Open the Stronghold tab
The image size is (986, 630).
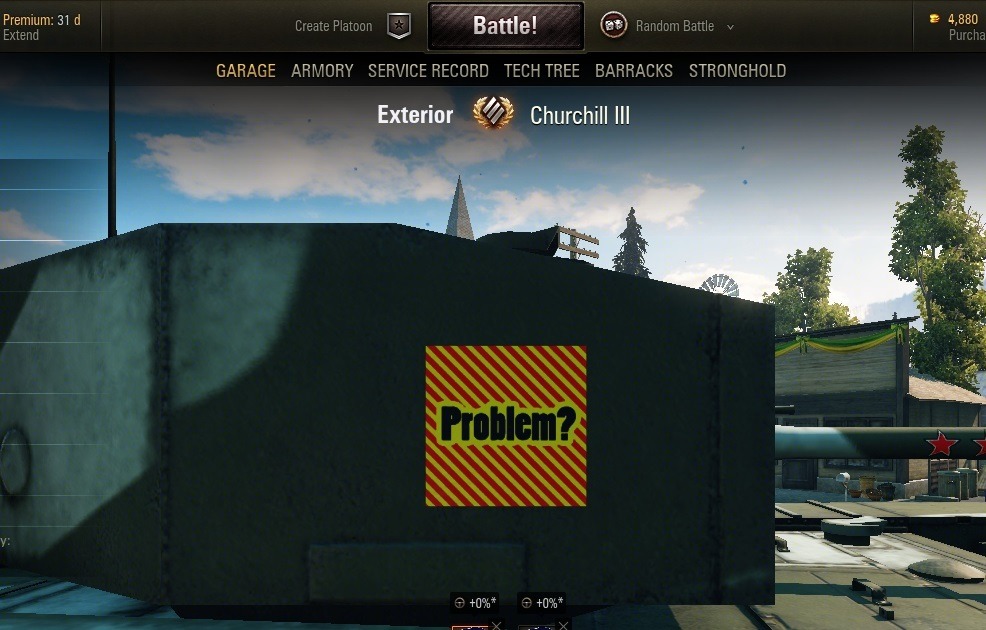coord(737,71)
